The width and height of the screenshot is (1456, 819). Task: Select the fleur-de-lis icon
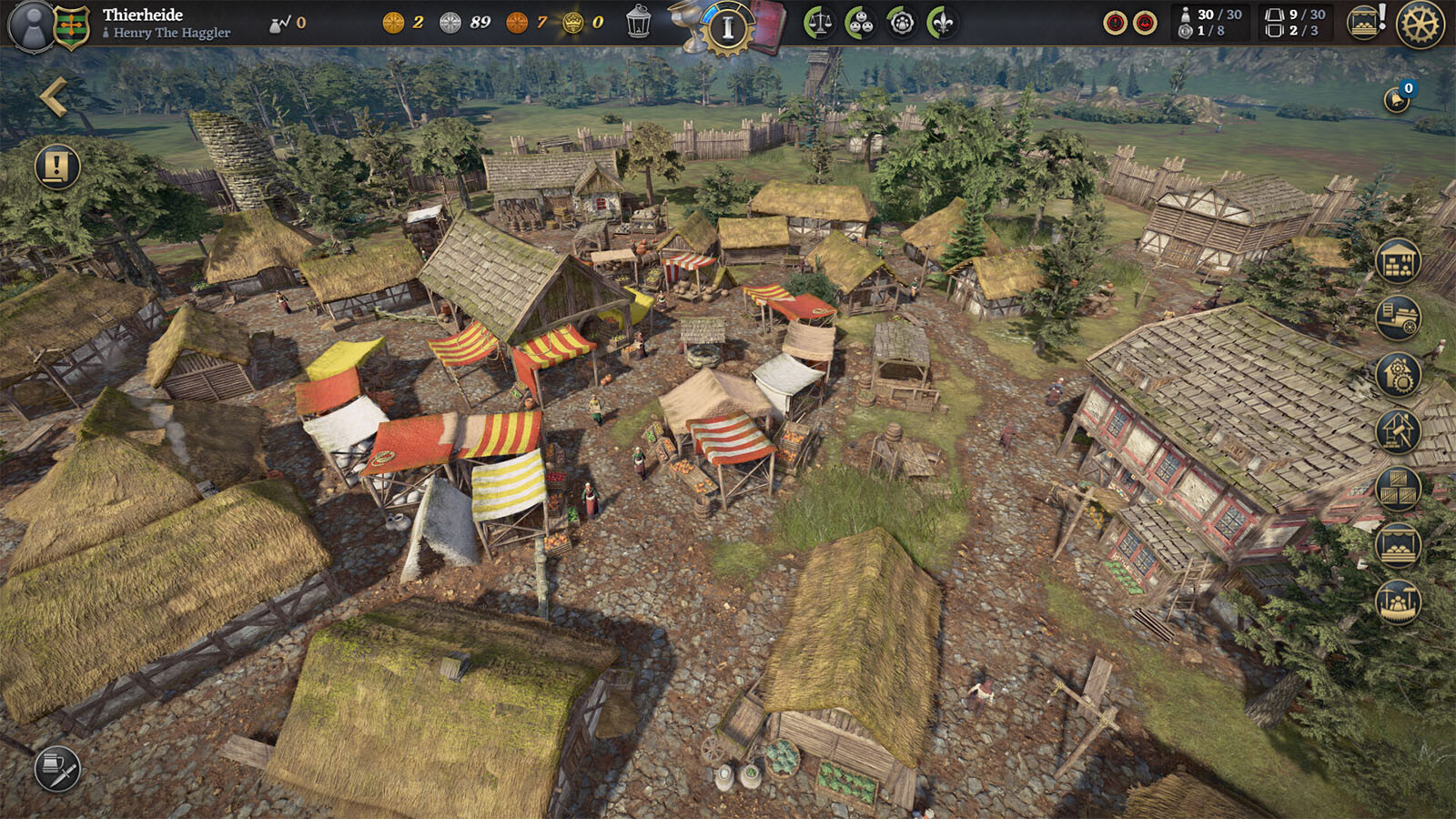pyautogui.click(x=943, y=23)
